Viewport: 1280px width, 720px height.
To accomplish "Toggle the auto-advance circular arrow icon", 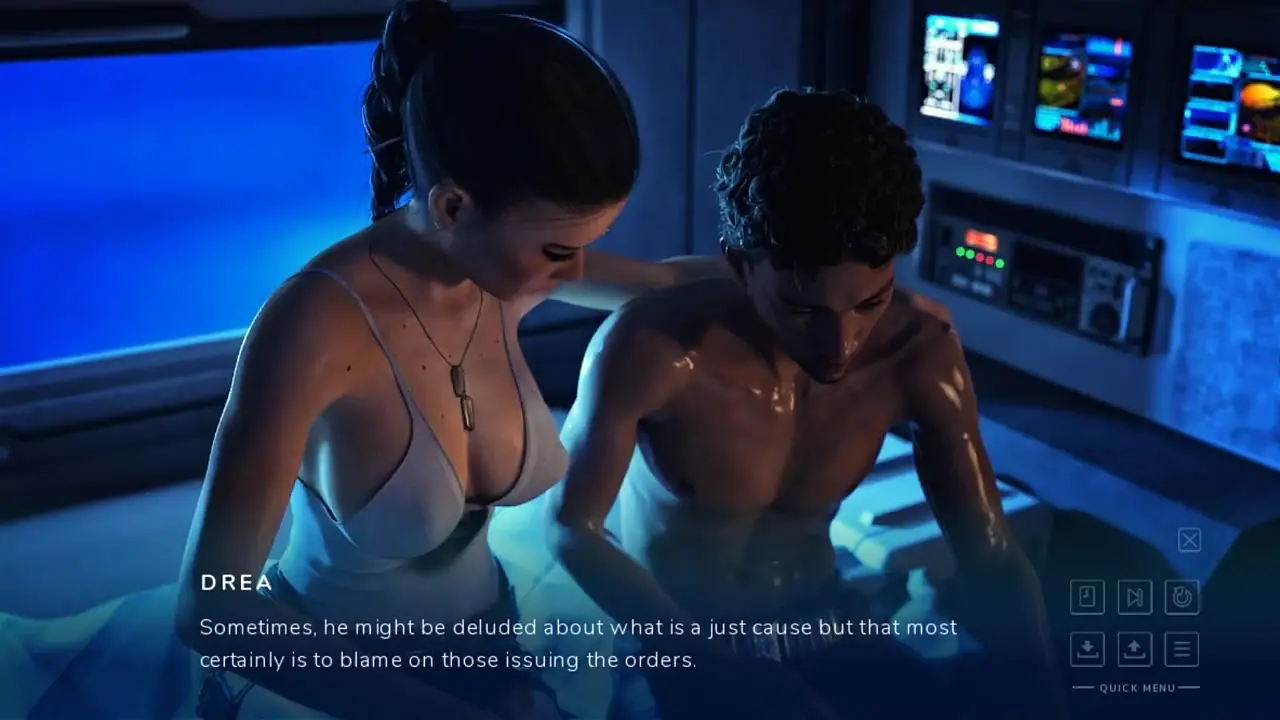I will click(1182, 597).
